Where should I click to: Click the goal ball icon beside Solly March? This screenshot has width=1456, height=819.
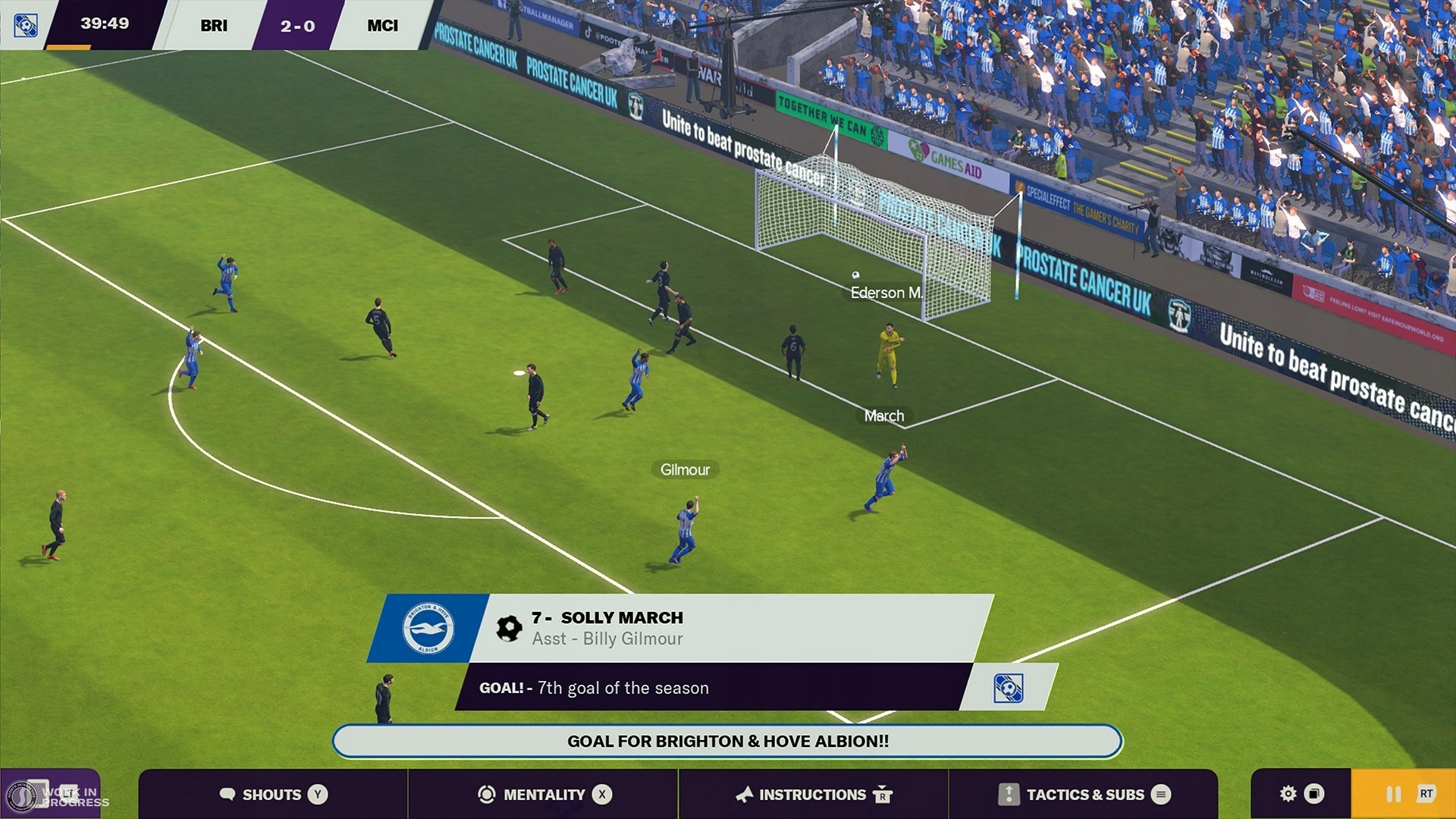508,627
